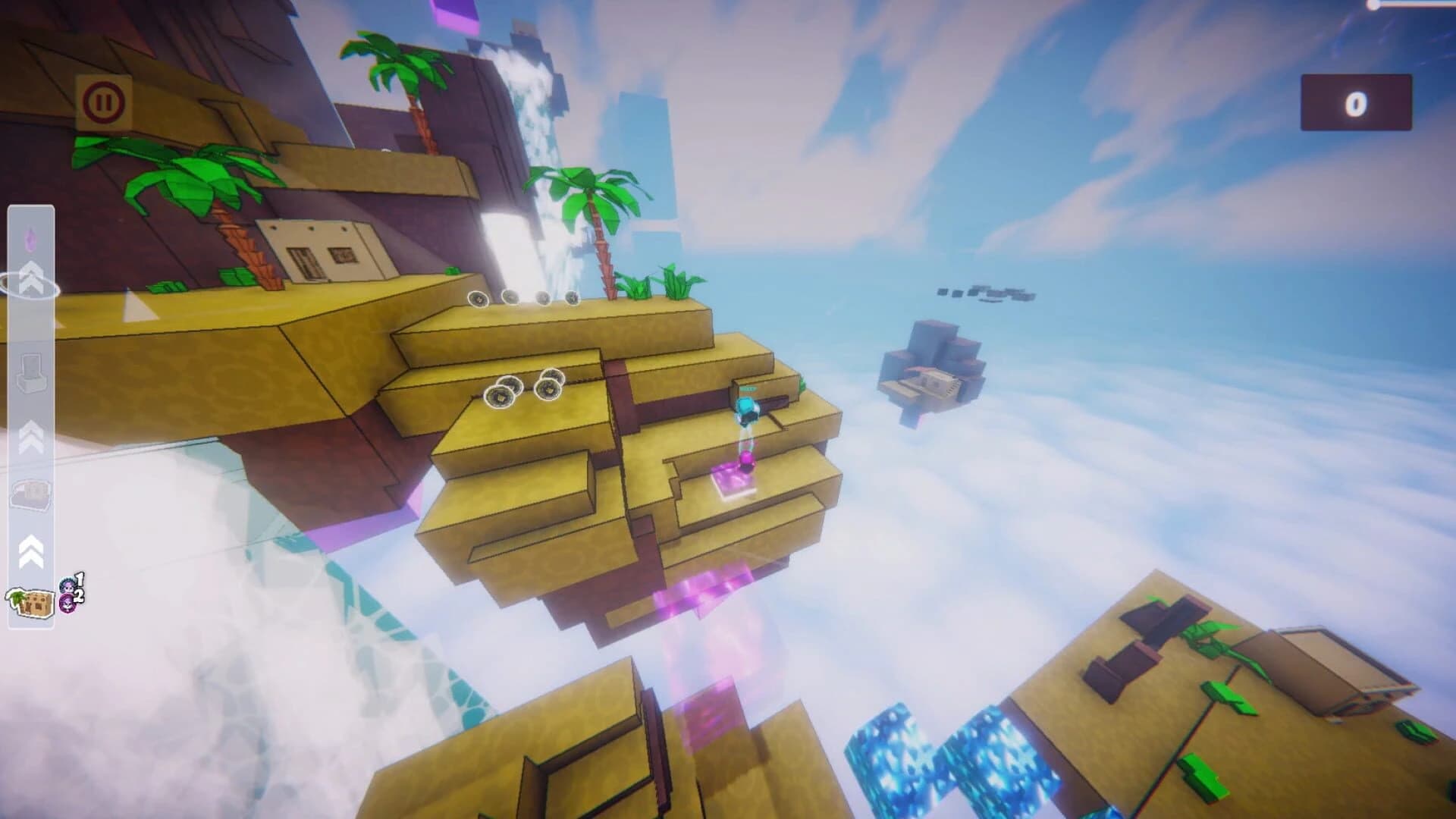
Task: Select the stone slab item icon in the sidebar
Action: 30,372
